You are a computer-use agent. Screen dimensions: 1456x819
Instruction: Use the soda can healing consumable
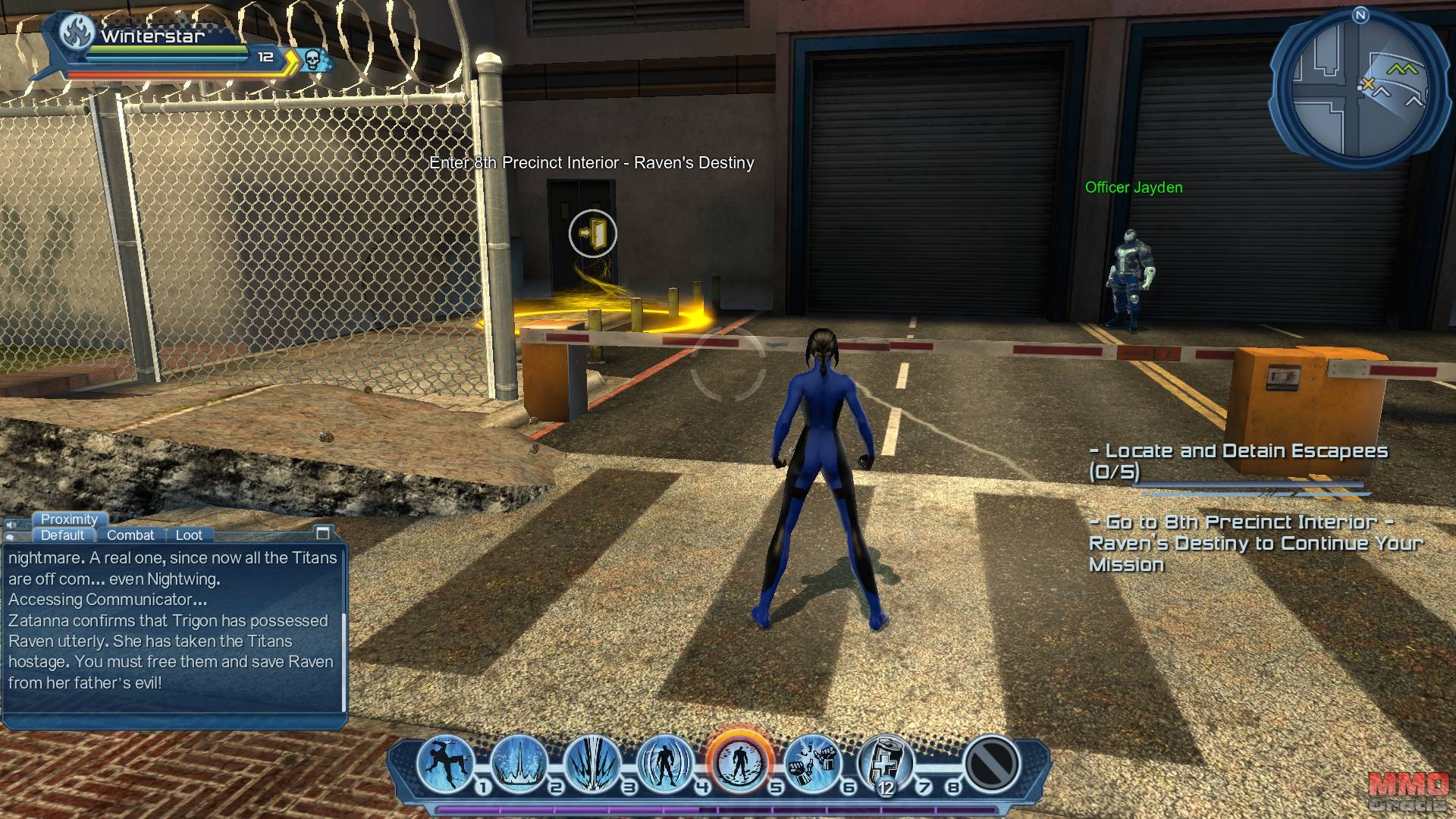885,761
